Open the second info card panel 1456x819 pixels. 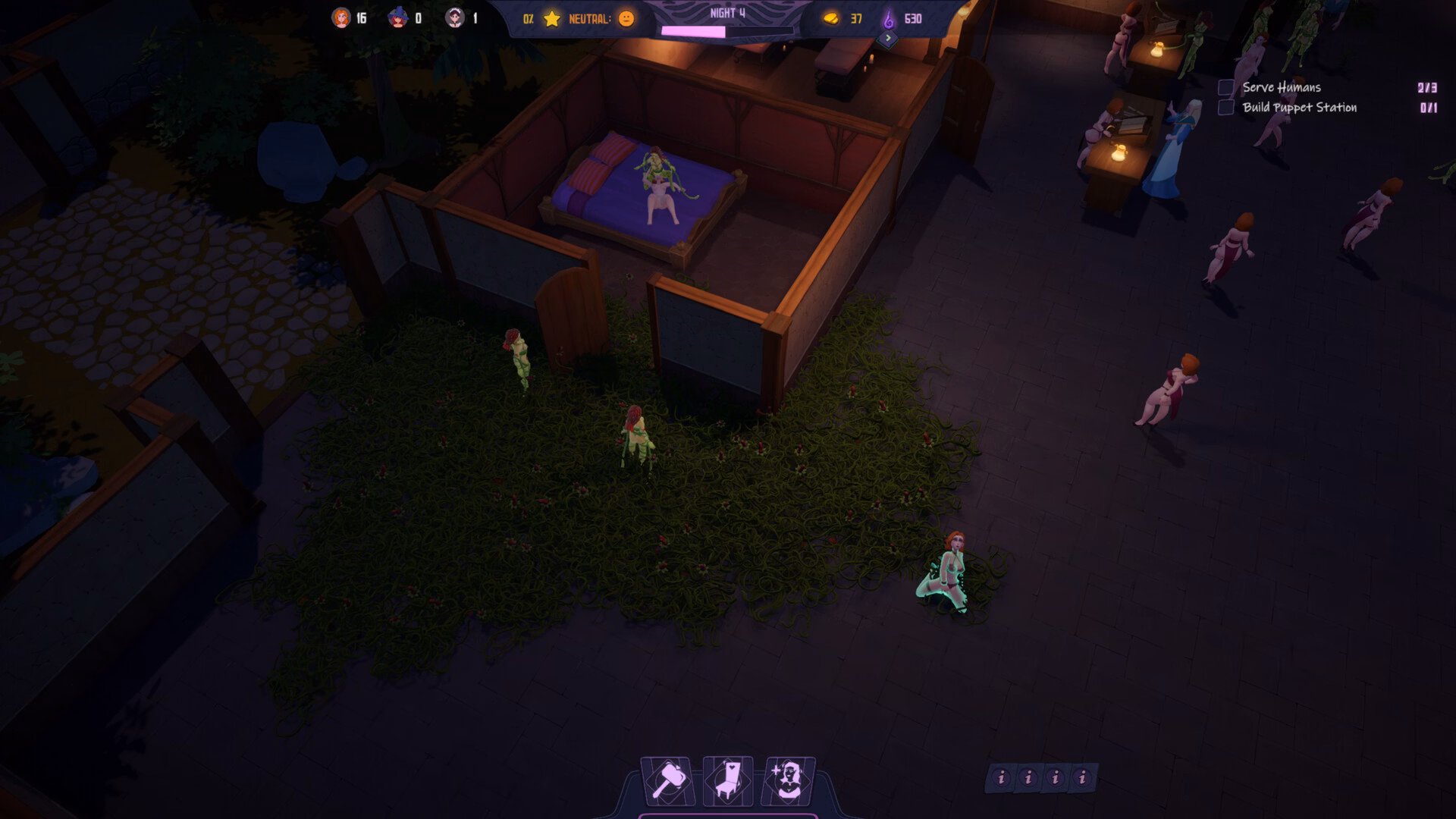click(1028, 778)
